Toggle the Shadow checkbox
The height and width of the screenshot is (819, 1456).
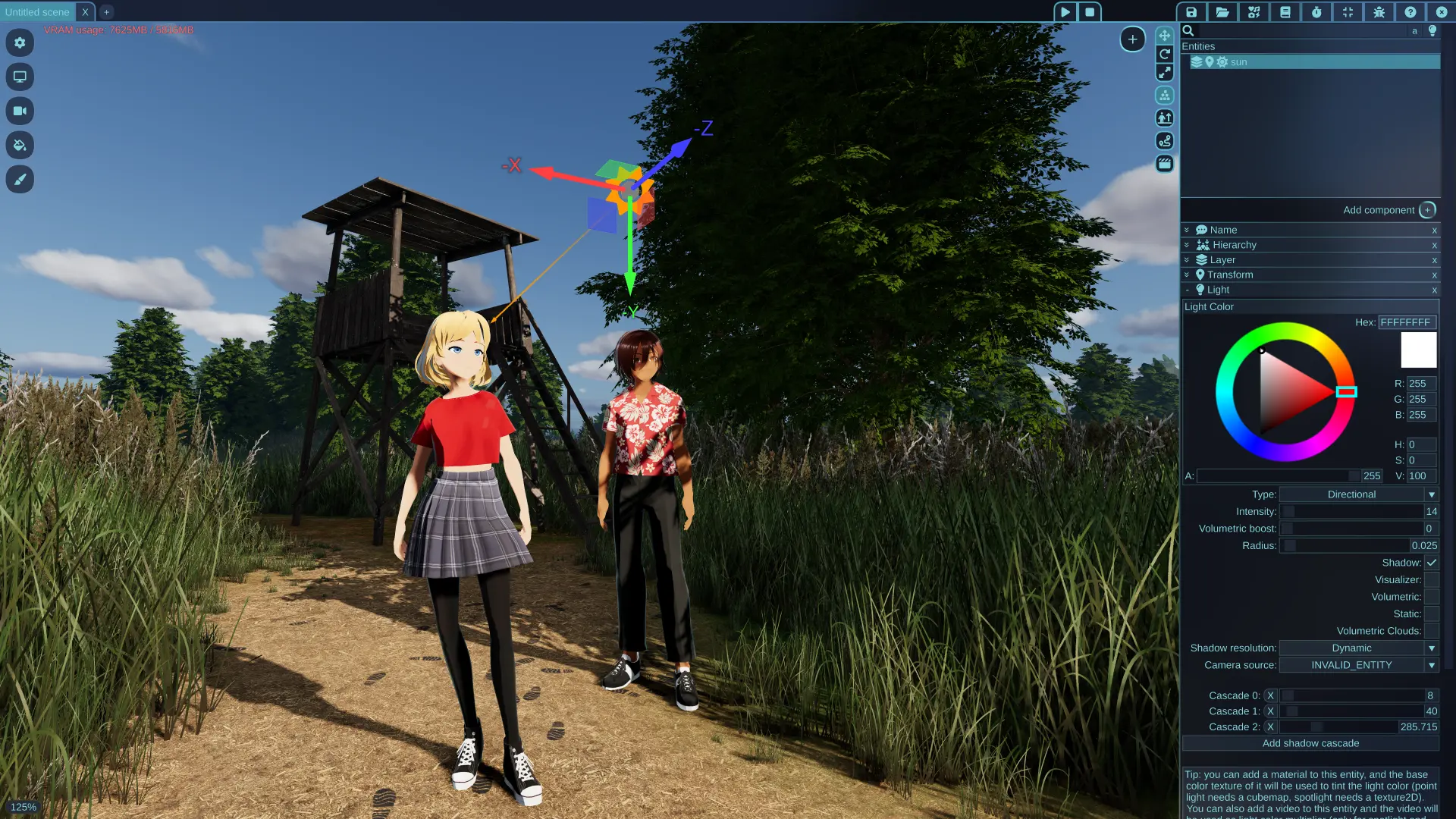1431,563
